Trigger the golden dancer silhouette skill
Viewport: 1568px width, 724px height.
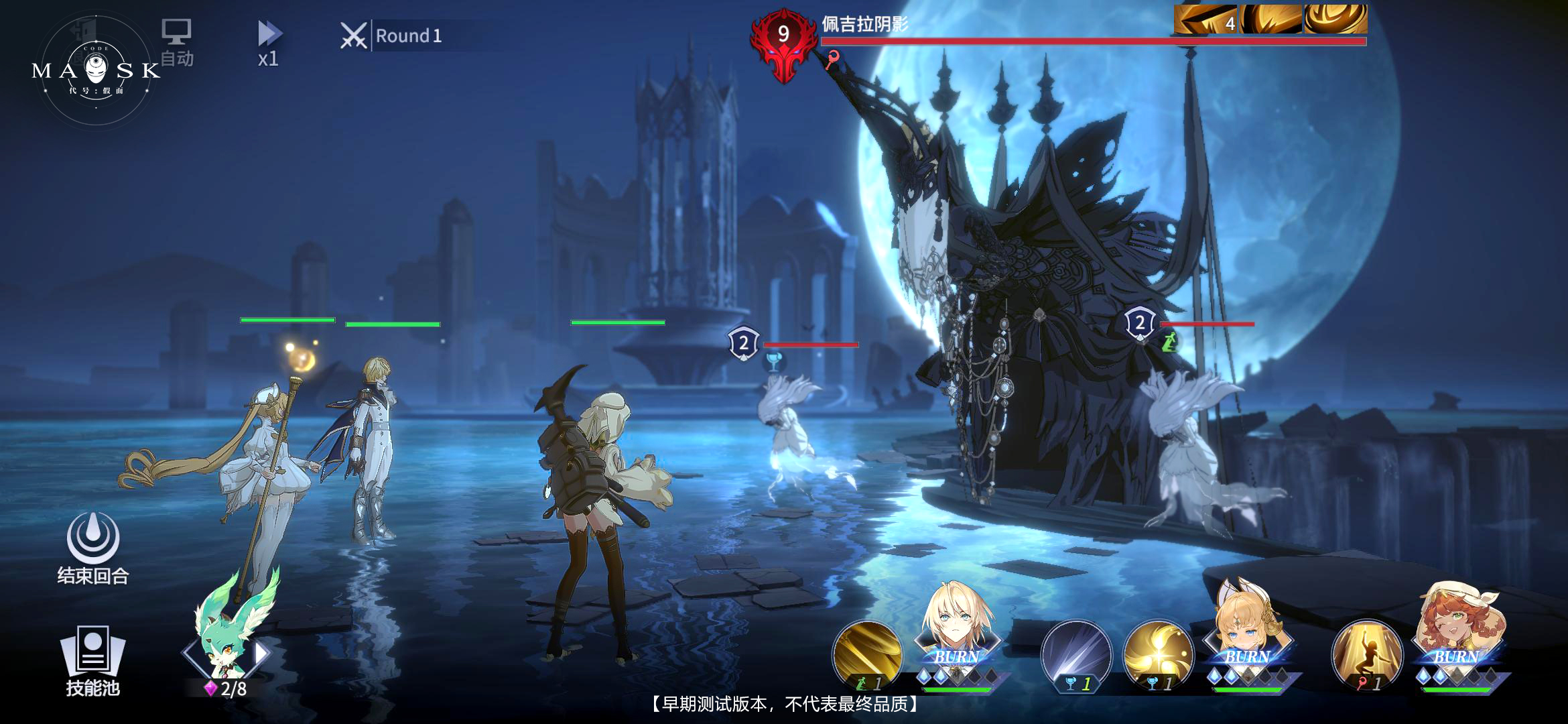click(1366, 655)
